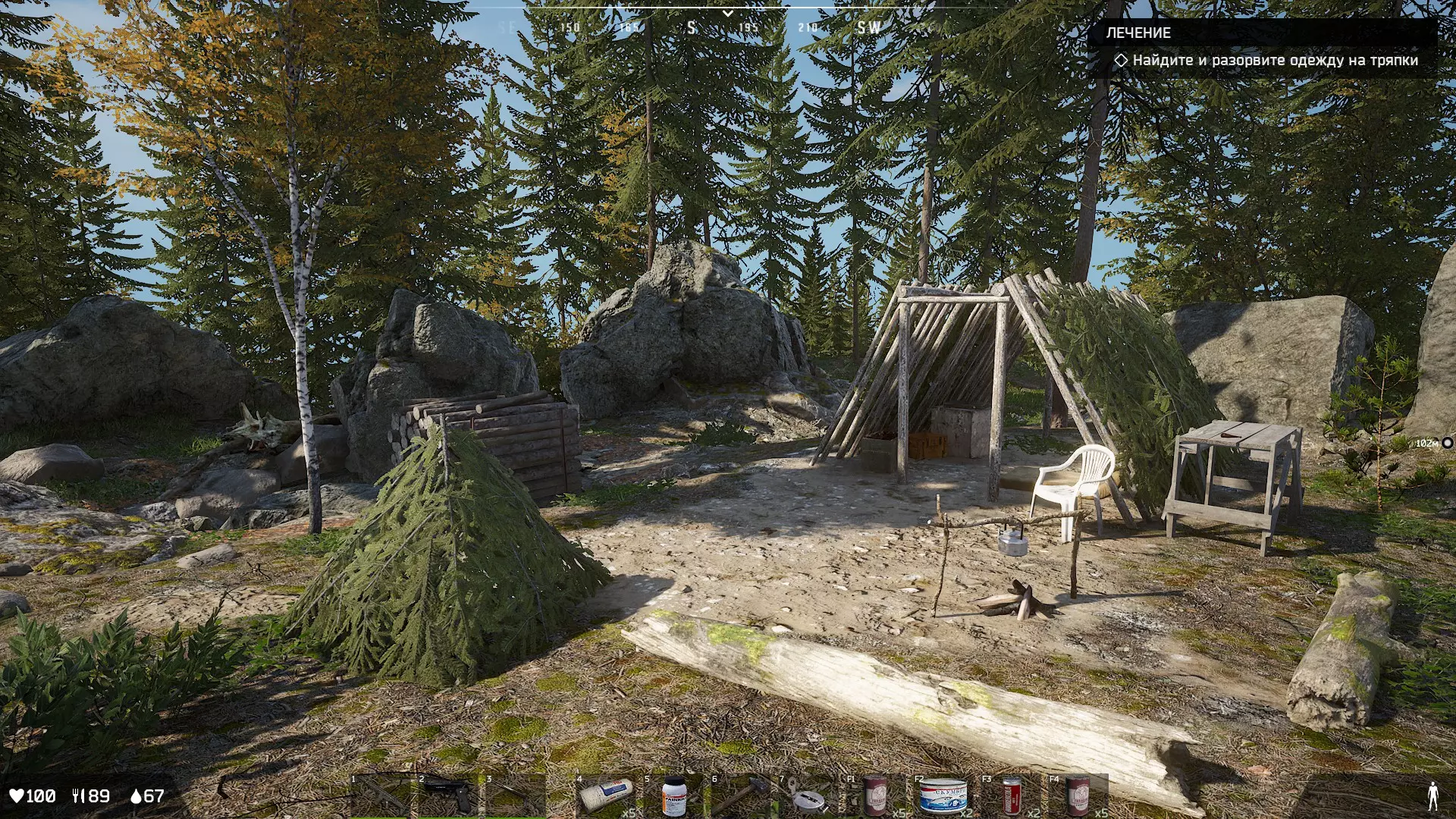Select the rifle in hotbar slot 1
This screenshot has height=819, width=1456.
click(380, 796)
